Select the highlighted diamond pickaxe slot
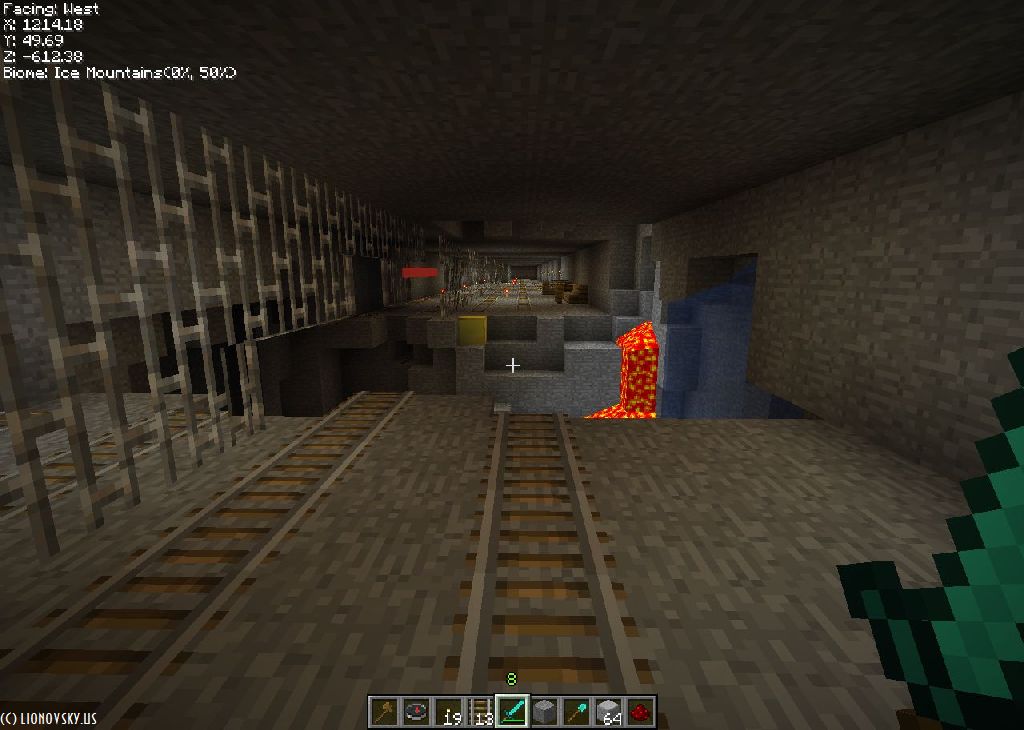Screen dimensions: 1024x730 coord(512,712)
